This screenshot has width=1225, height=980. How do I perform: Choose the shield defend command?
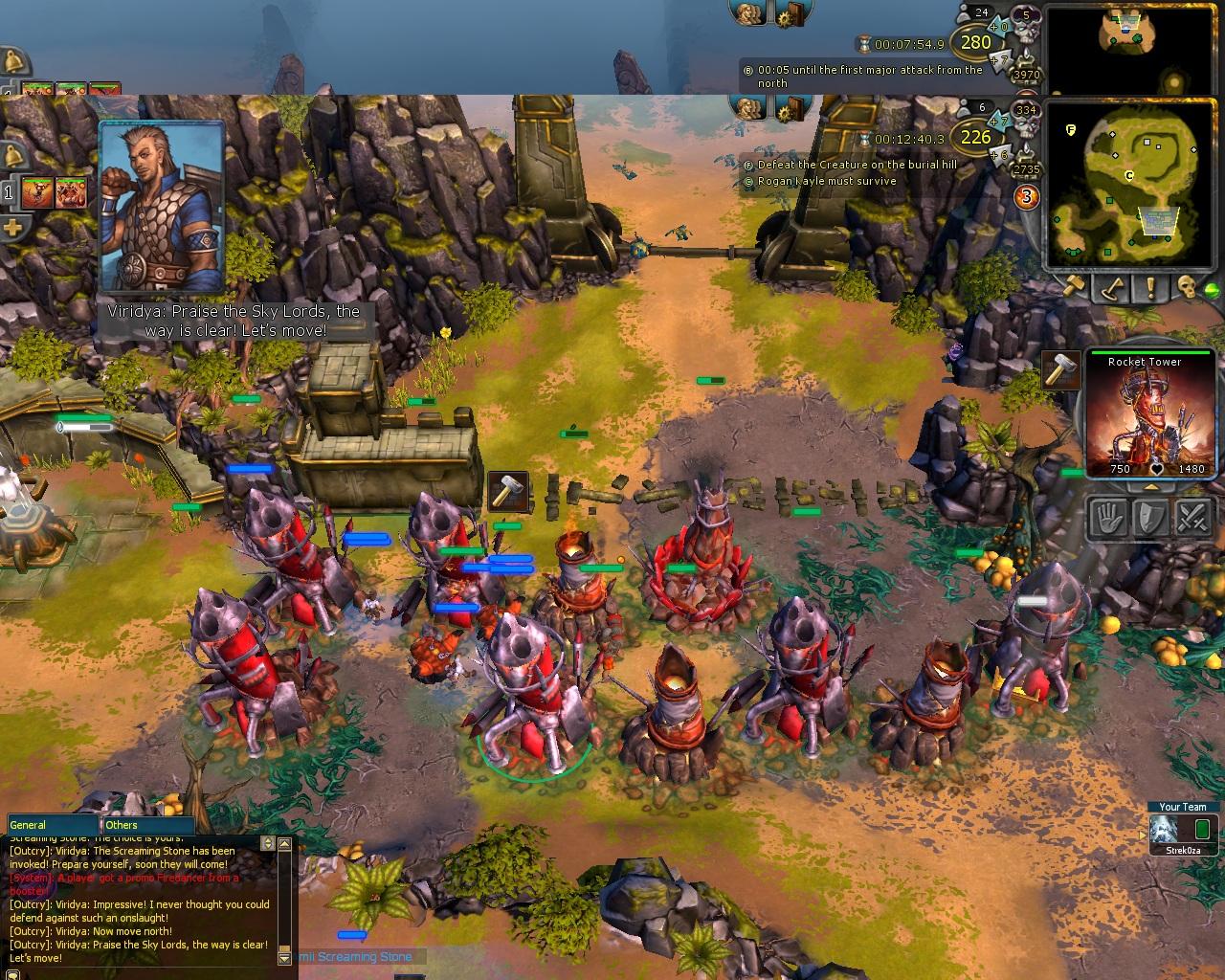pyautogui.click(x=1149, y=518)
